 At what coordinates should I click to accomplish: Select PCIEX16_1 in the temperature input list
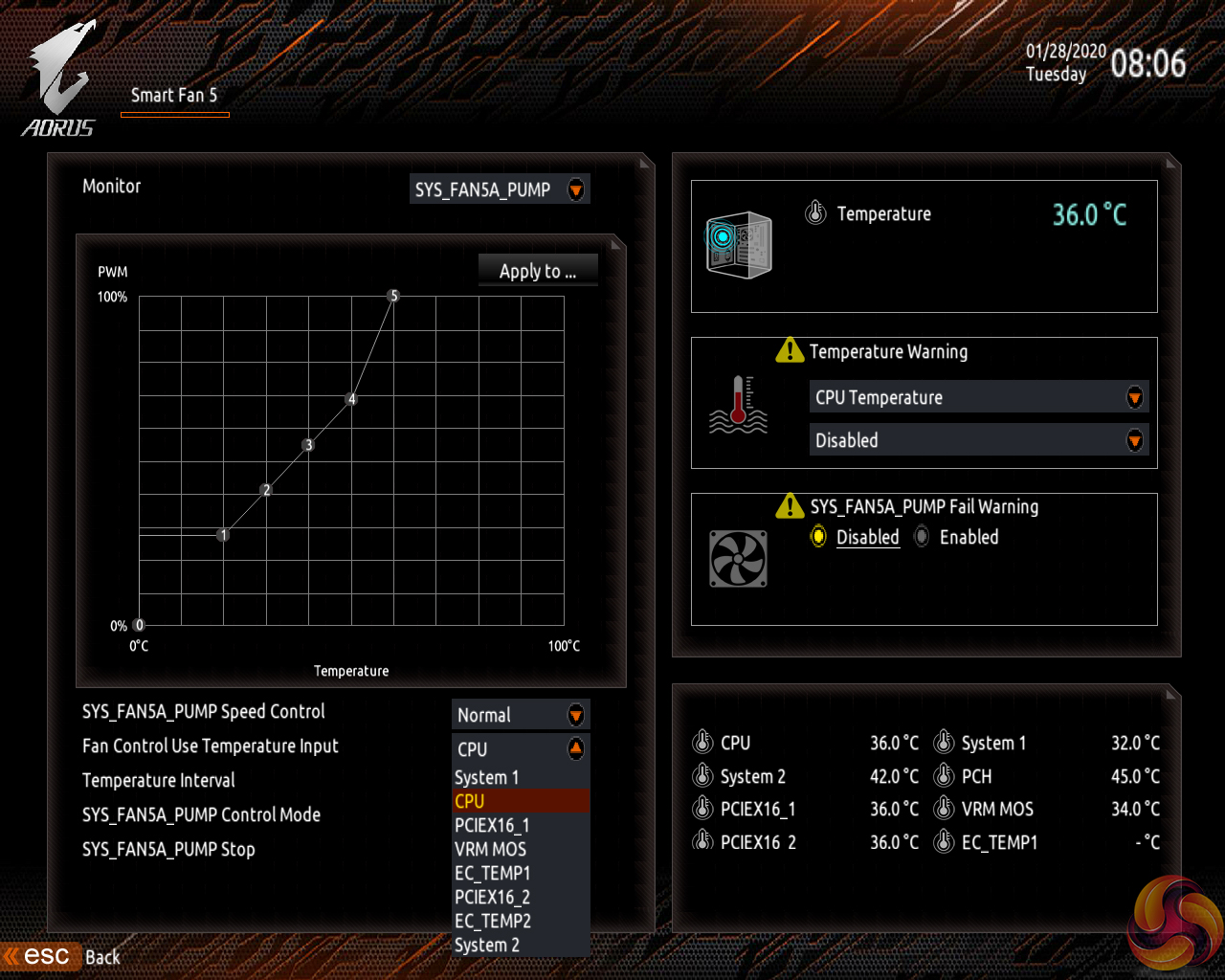[x=492, y=825]
